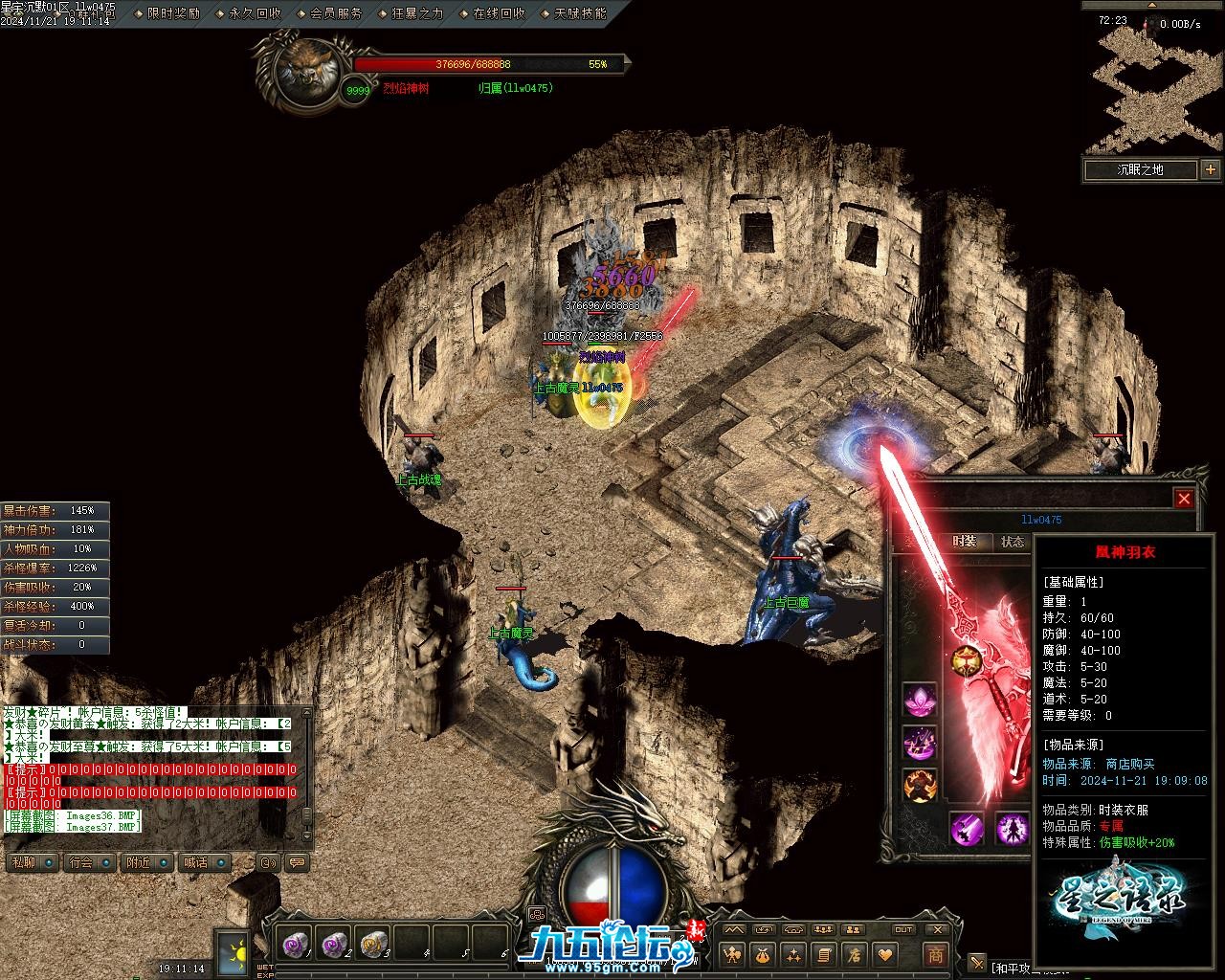This screenshot has height=980, width=1225.
Task: Expand the map with the plus button
Action: pyautogui.click(x=1211, y=170)
